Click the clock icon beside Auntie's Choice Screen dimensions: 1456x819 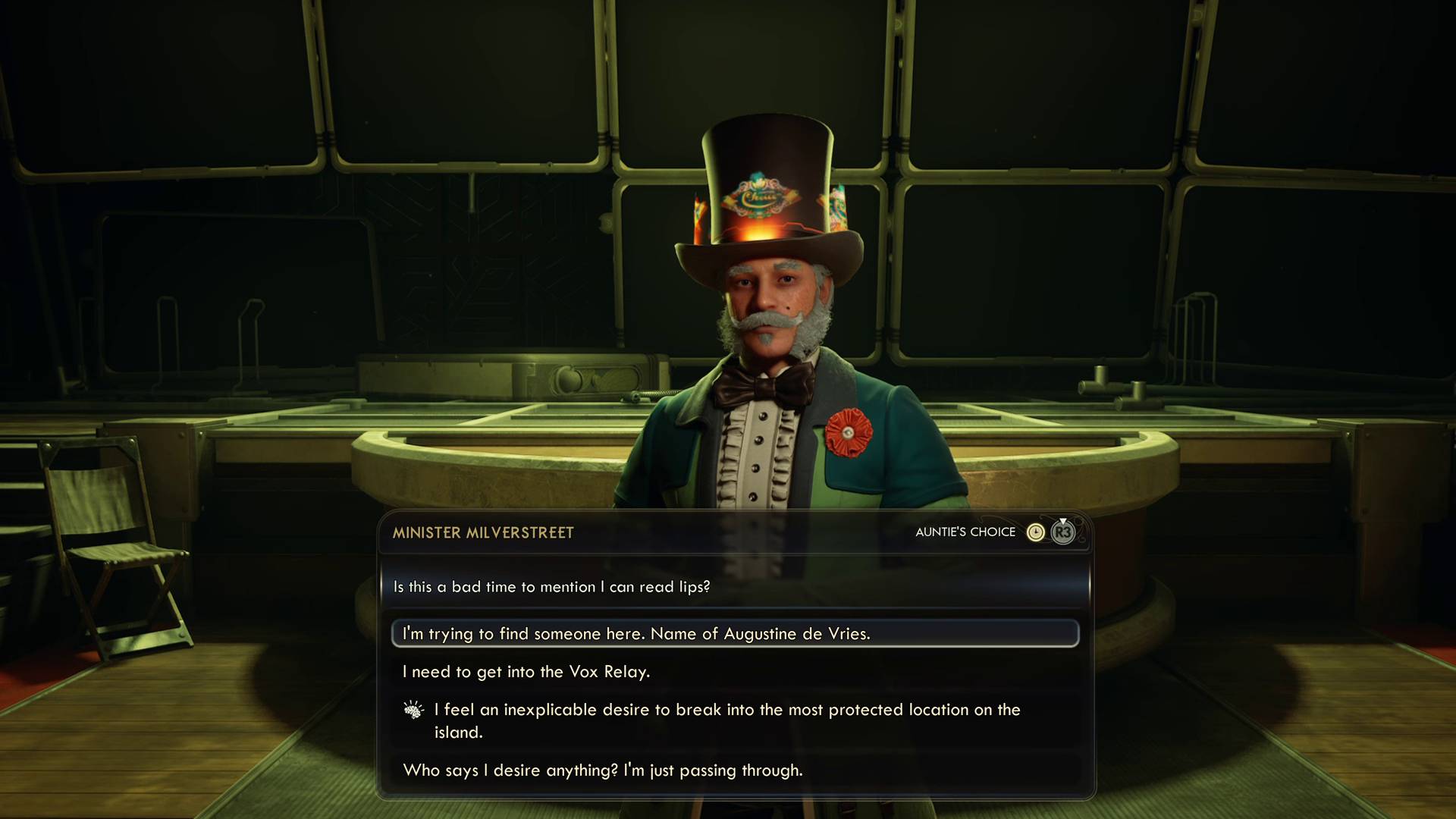click(1036, 532)
